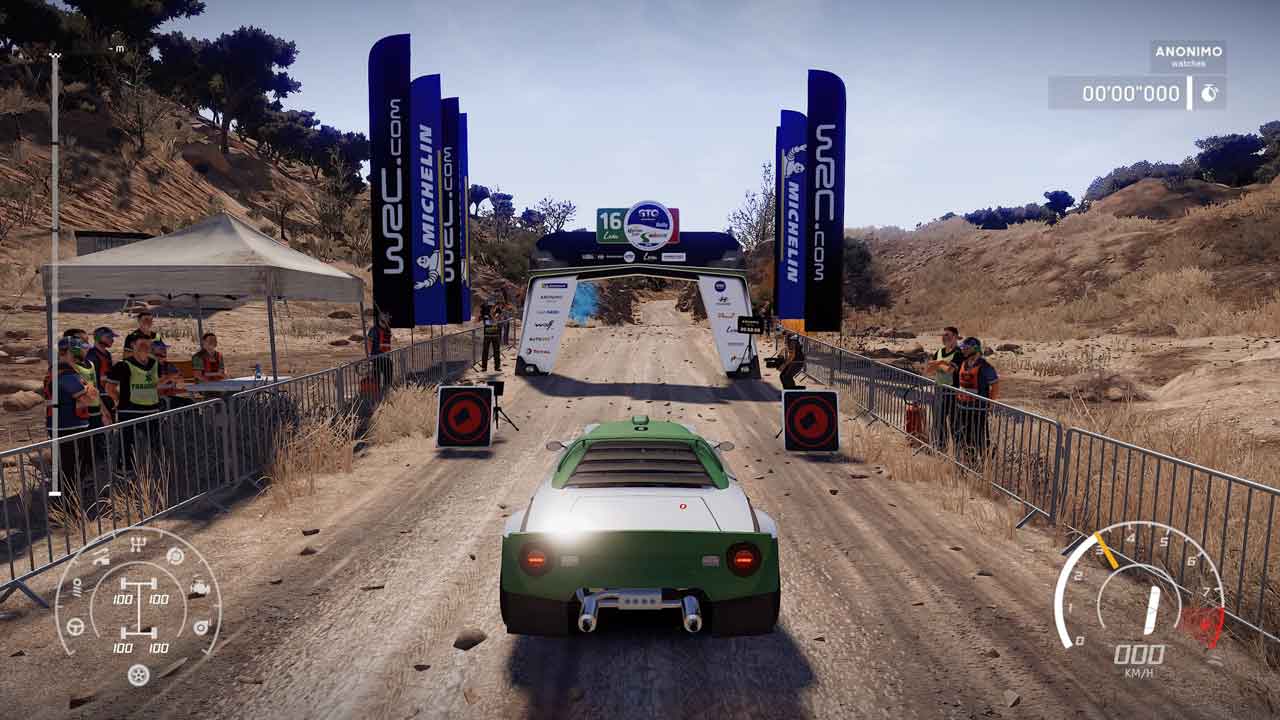Select the car bodywork damage icon
The image size is (1280, 720).
click(100, 559)
